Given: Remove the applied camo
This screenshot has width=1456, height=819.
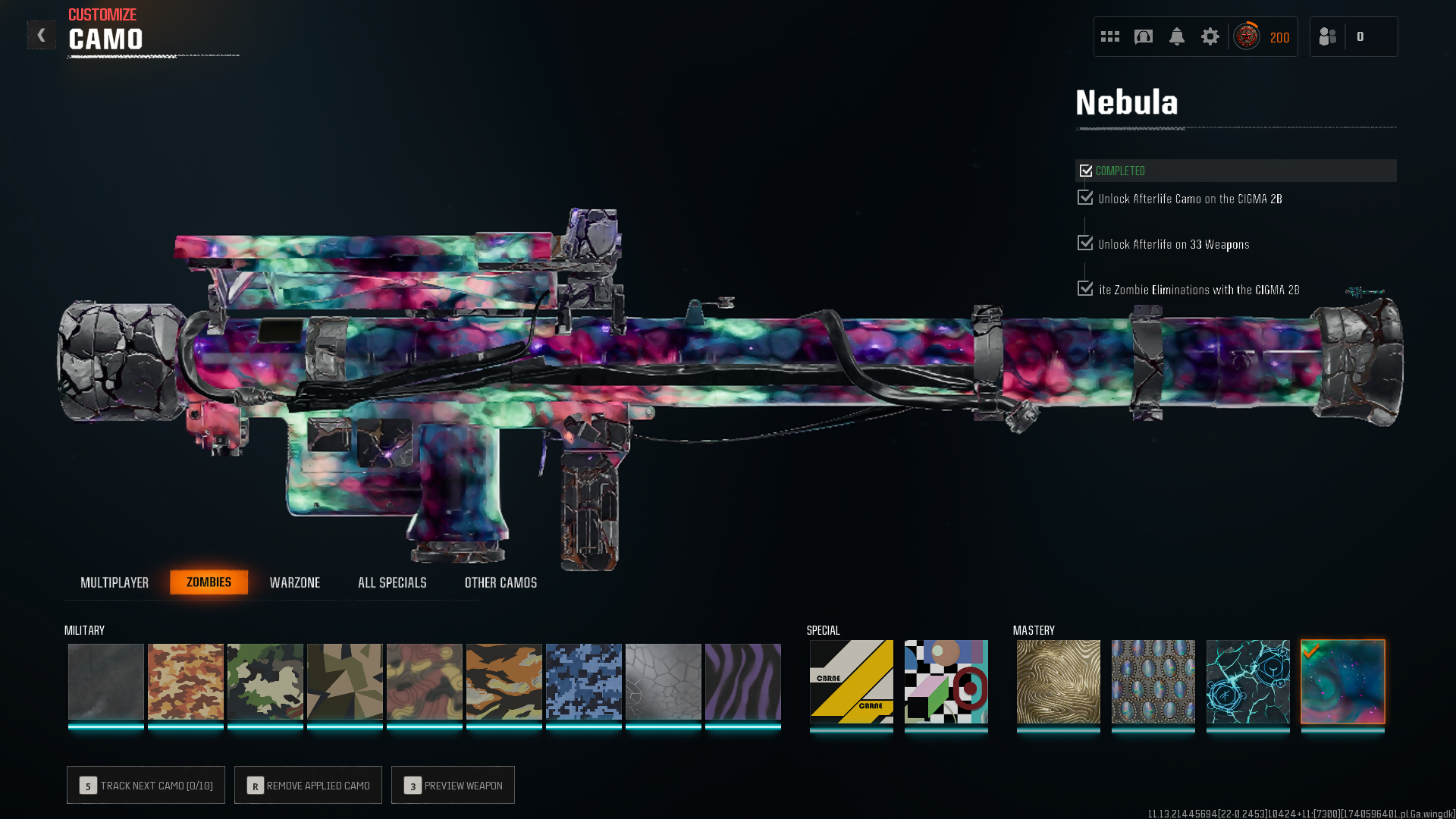Looking at the screenshot, I should [308, 785].
